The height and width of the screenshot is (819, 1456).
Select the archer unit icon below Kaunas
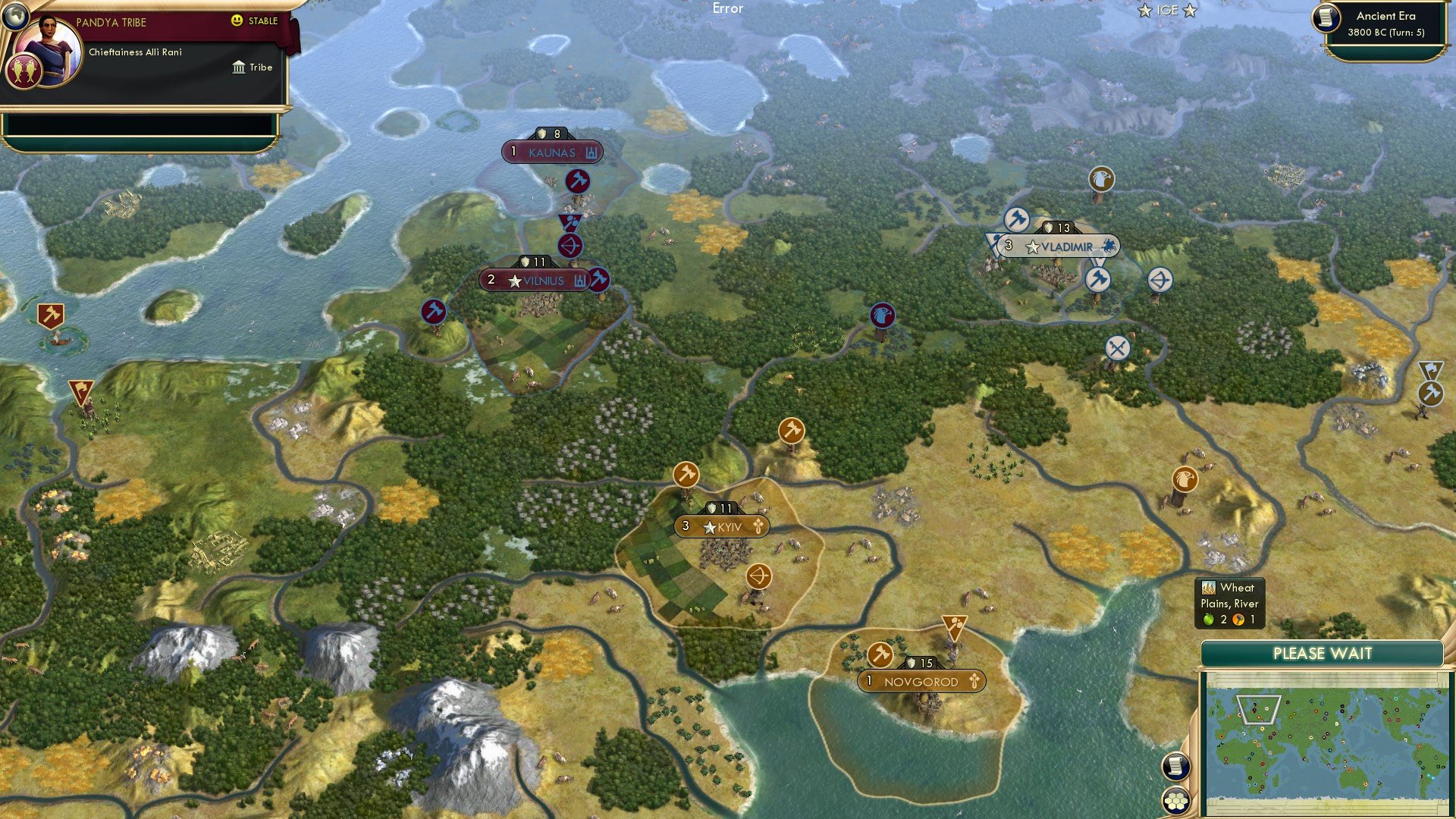[570, 246]
